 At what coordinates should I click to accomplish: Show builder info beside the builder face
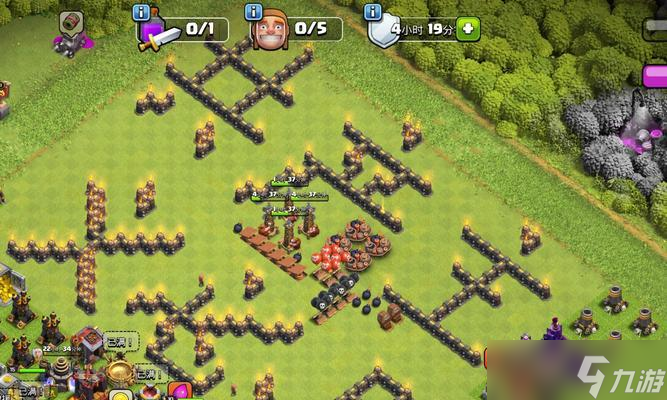coord(256,12)
